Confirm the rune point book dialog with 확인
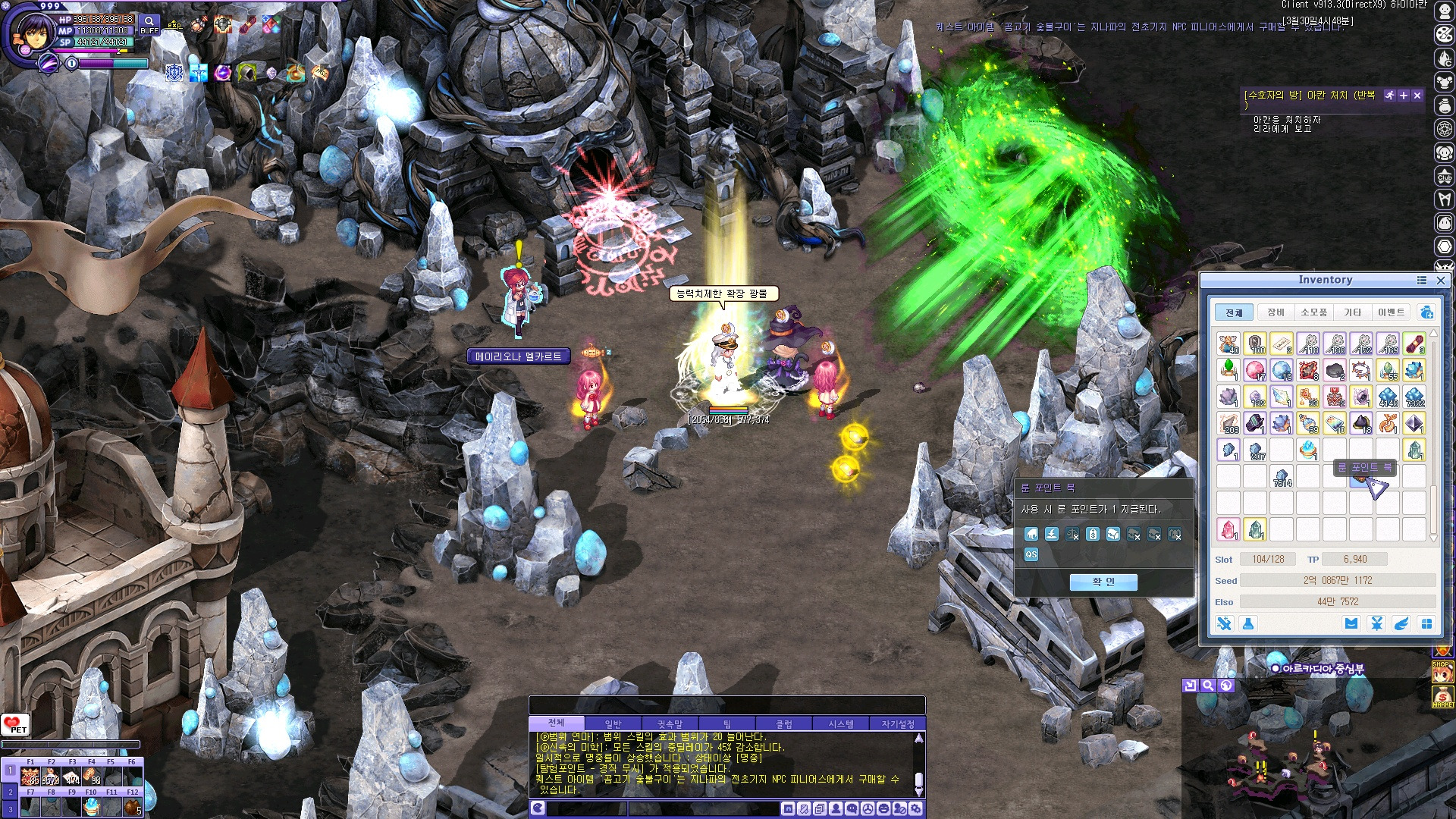The width and height of the screenshot is (1456, 819). click(1103, 582)
